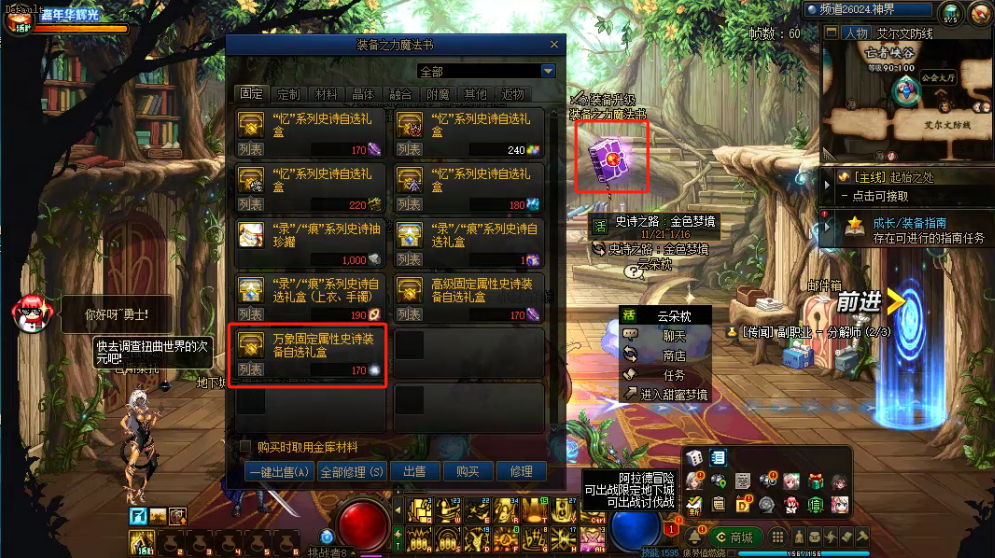Select the "录"/"痕"系列史诗袖珍罐 item
The image size is (995, 558).
pyautogui.click(x=308, y=242)
